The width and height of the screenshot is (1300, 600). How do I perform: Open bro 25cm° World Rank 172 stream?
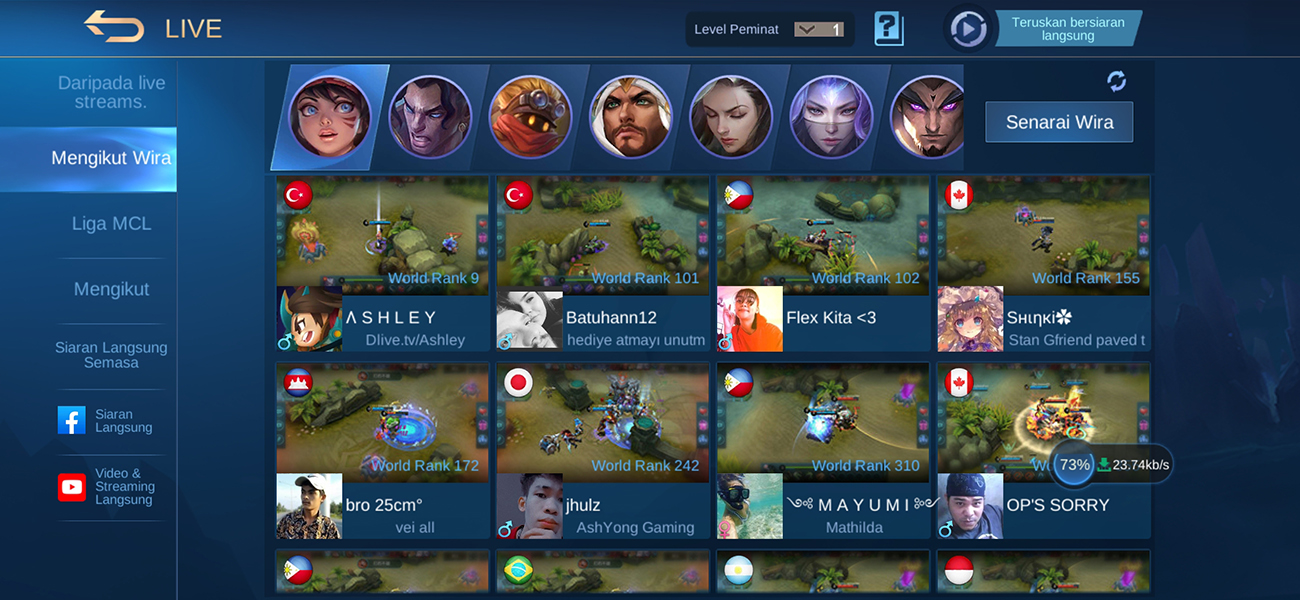pos(383,423)
